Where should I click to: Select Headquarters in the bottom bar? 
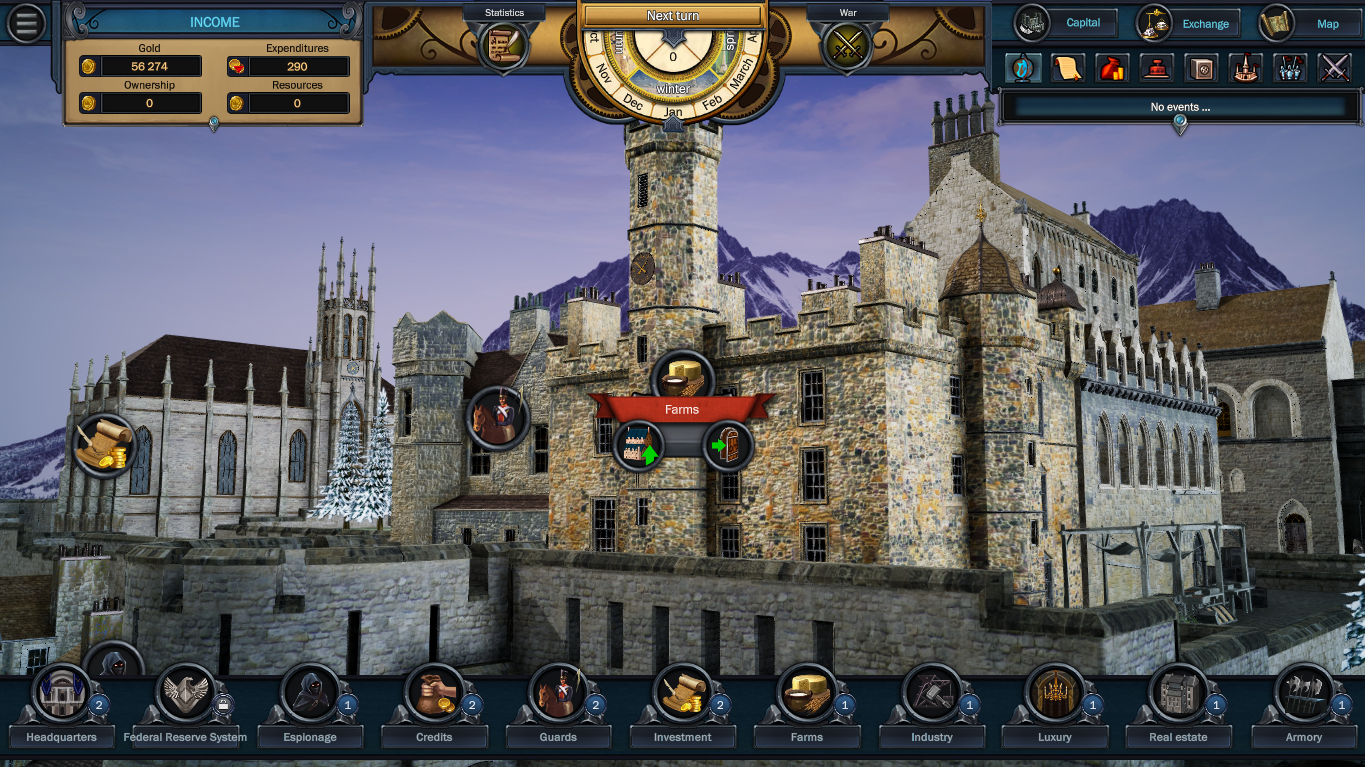coord(62,693)
